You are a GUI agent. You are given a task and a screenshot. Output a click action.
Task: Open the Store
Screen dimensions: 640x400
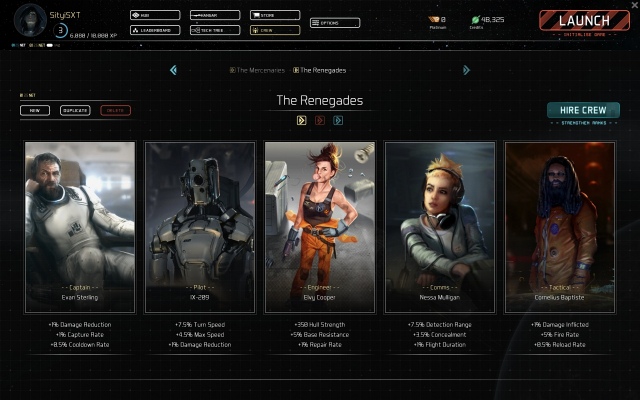(274, 15)
